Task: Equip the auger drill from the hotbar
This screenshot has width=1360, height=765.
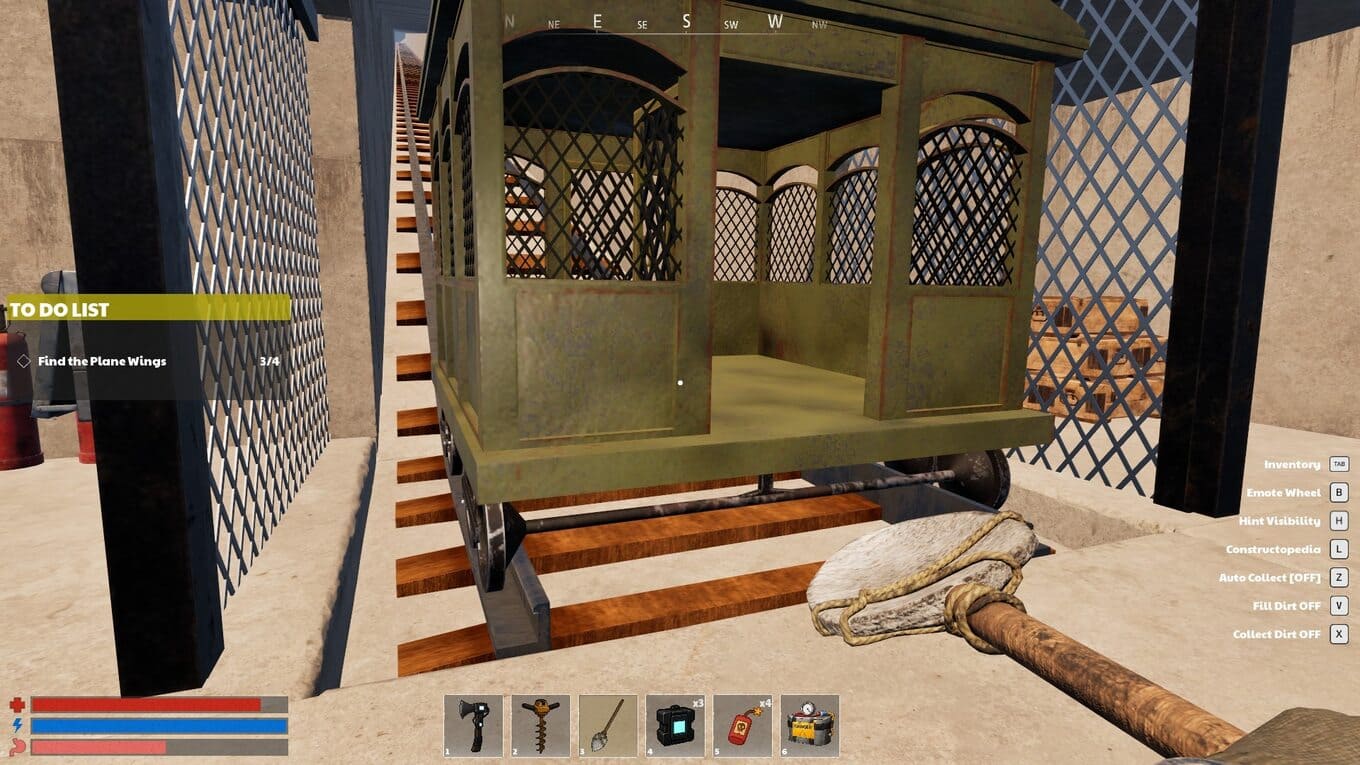Action: point(541,726)
